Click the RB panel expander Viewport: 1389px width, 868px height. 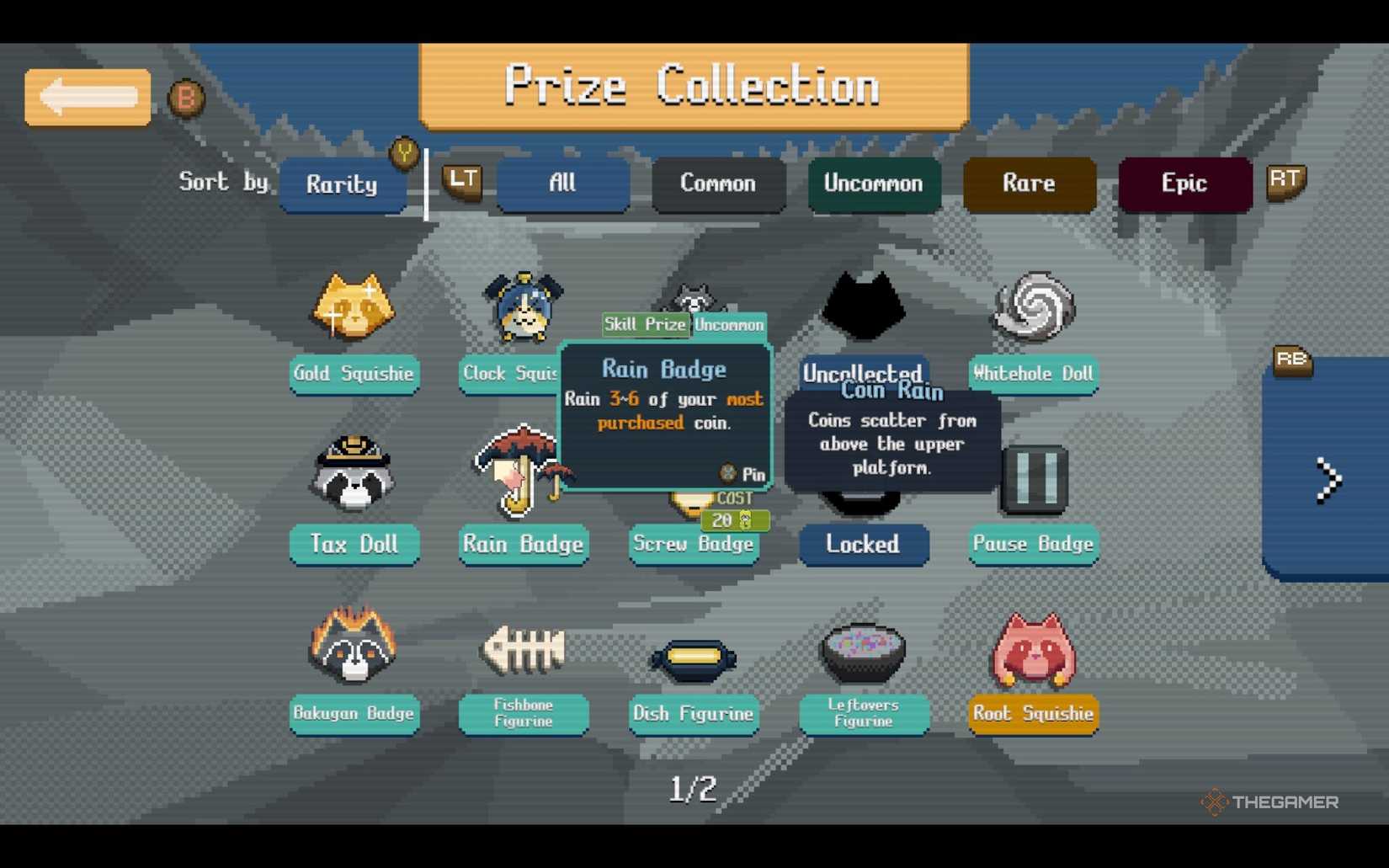(1292, 360)
